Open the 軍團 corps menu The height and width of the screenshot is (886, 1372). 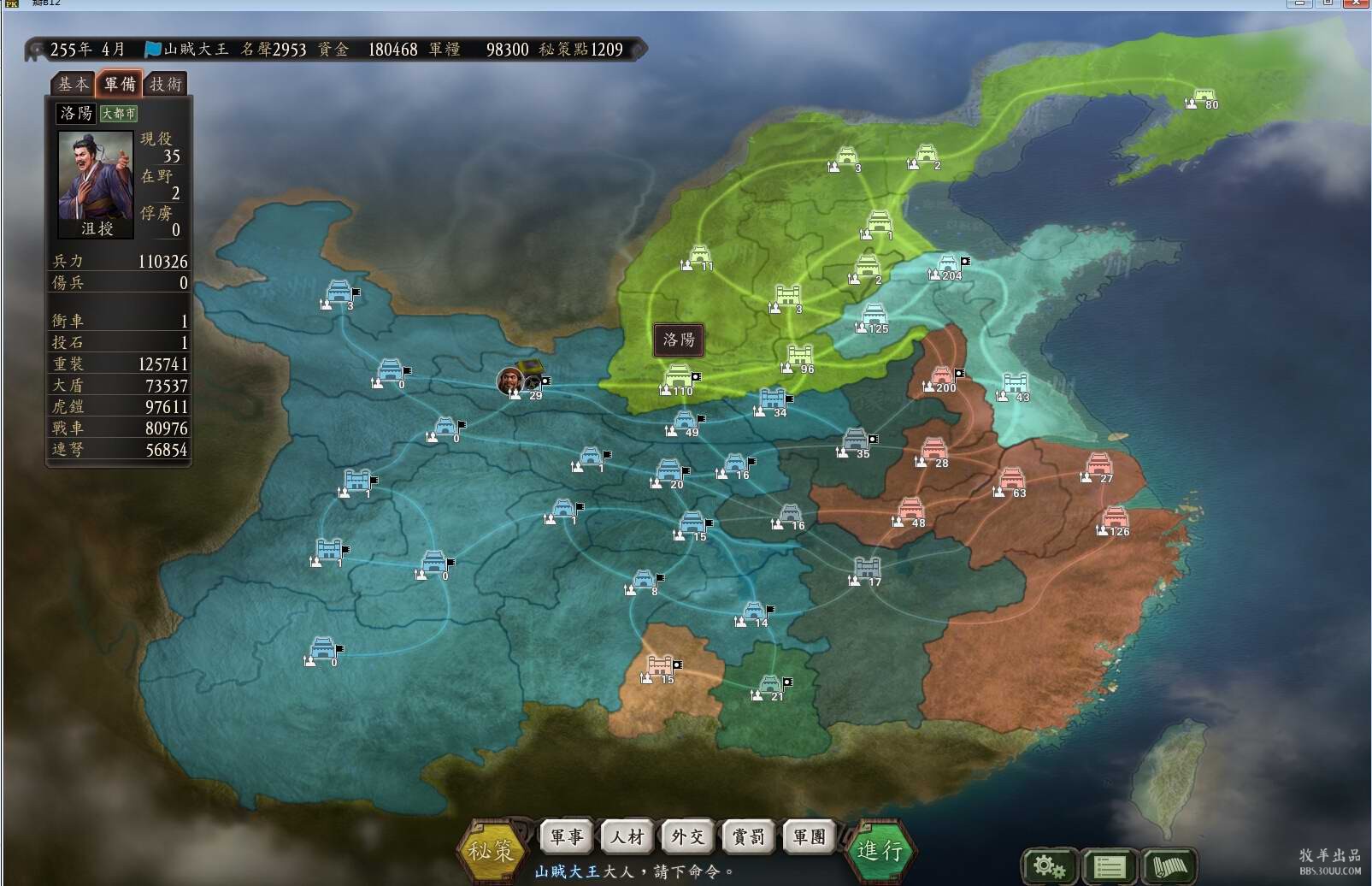pos(808,836)
